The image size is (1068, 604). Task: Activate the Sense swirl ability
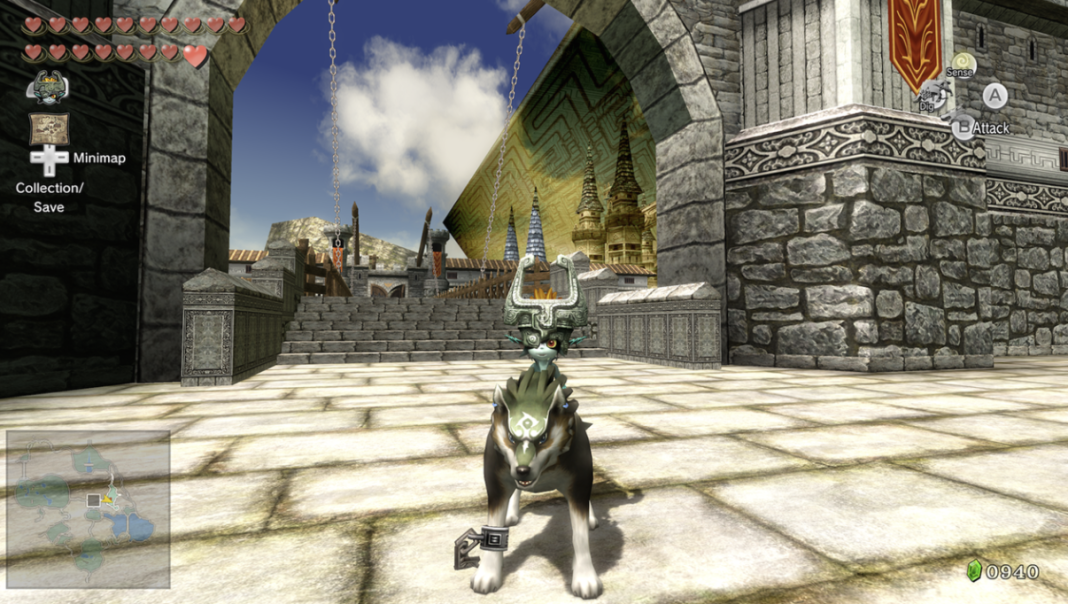coord(963,65)
